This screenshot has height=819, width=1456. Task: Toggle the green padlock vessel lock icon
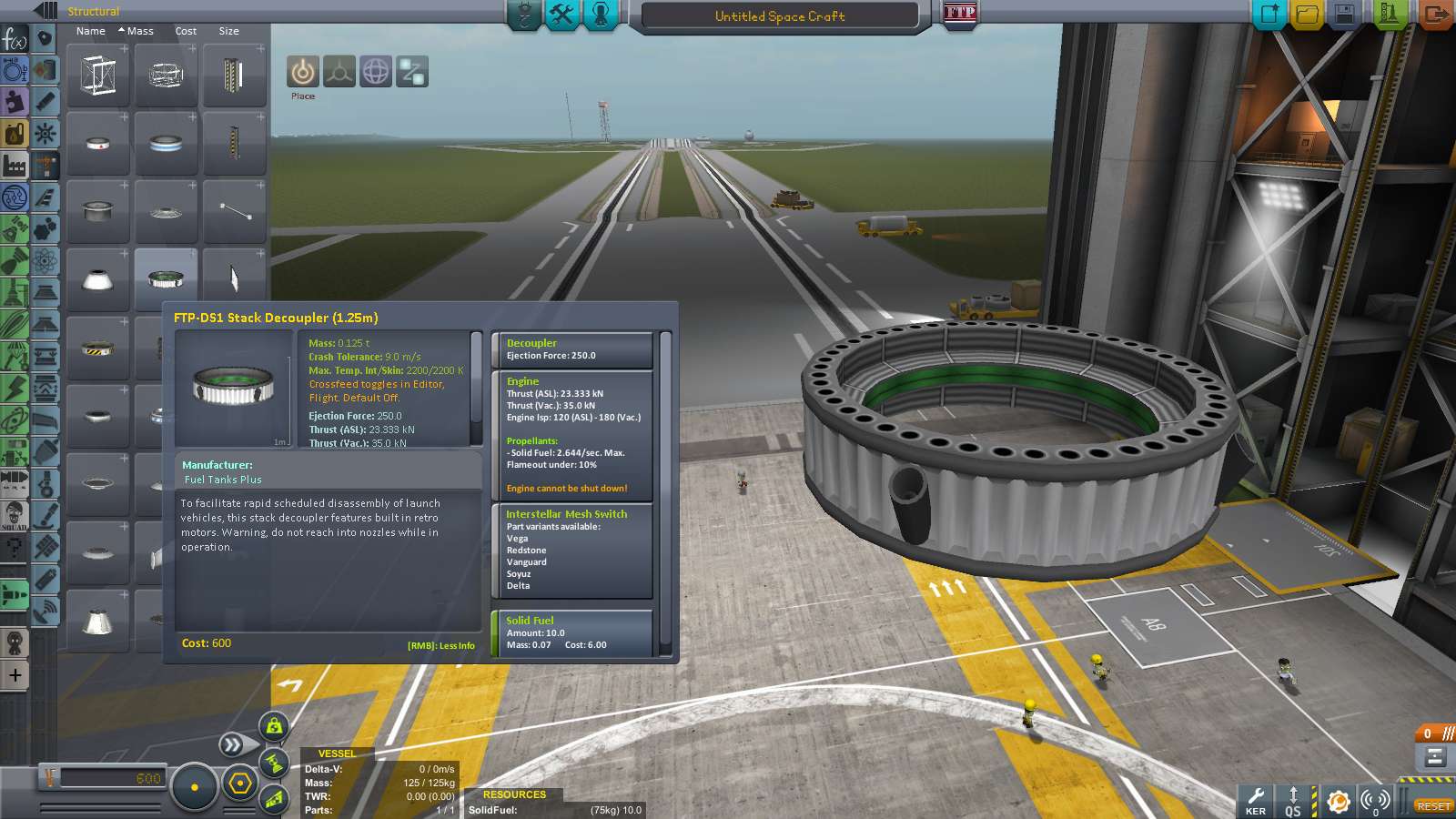pos(275,728)
